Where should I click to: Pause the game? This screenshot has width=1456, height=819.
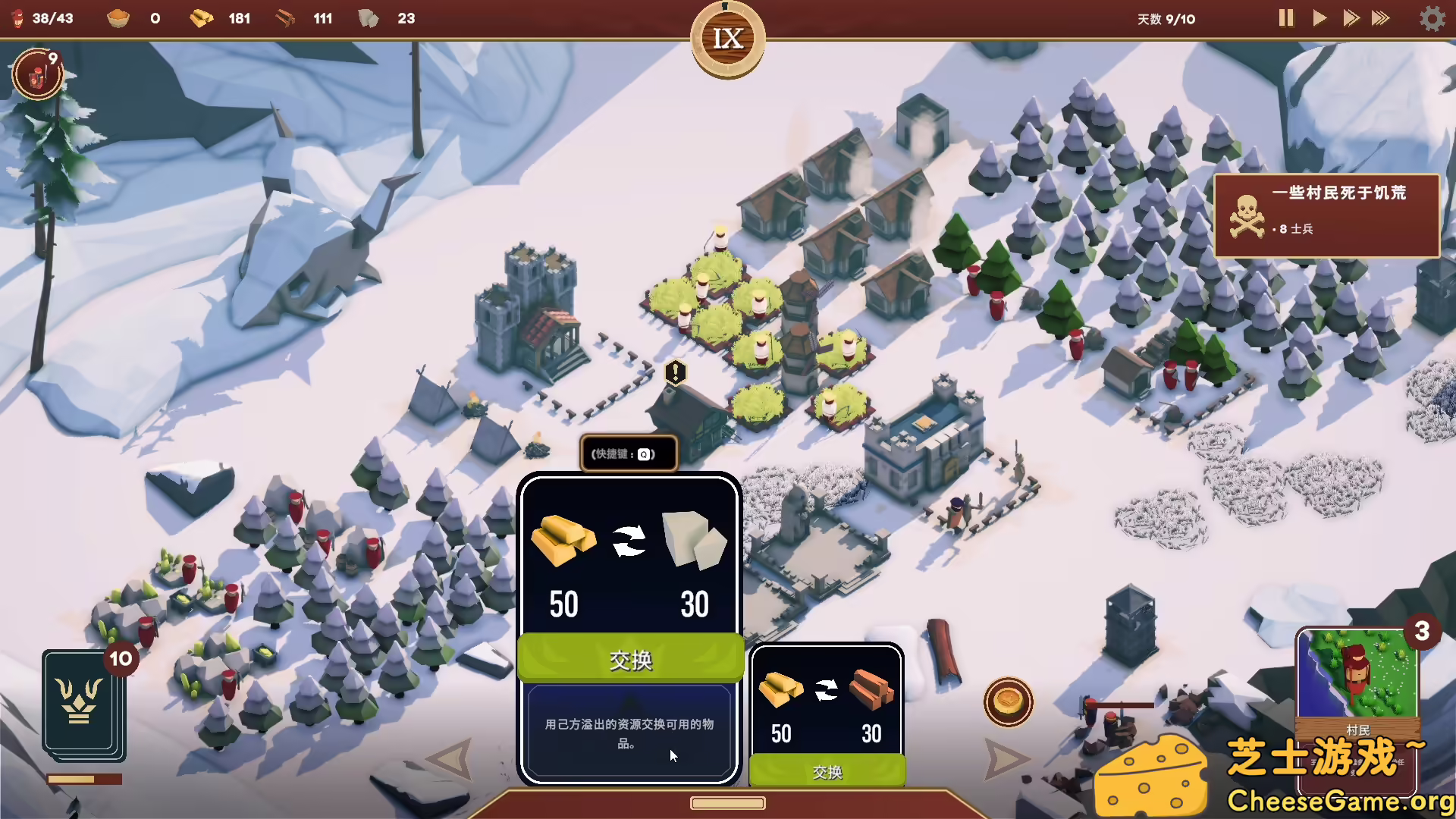[1285, 18]
